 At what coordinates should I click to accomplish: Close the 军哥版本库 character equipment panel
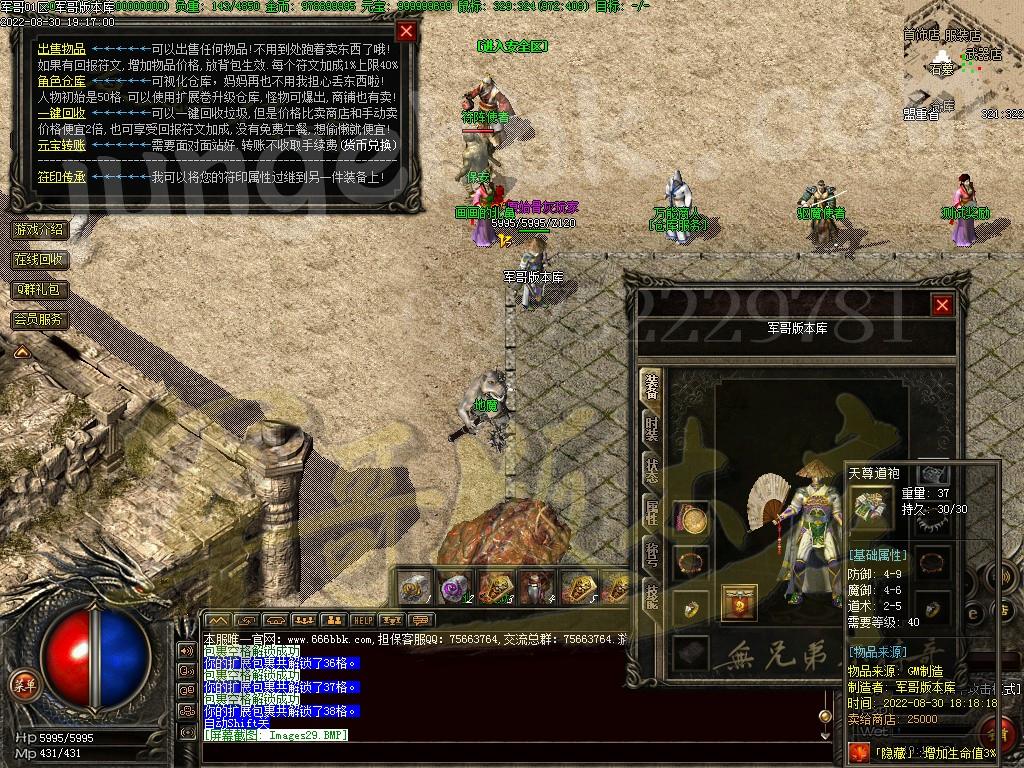click(x=942, y=306)
